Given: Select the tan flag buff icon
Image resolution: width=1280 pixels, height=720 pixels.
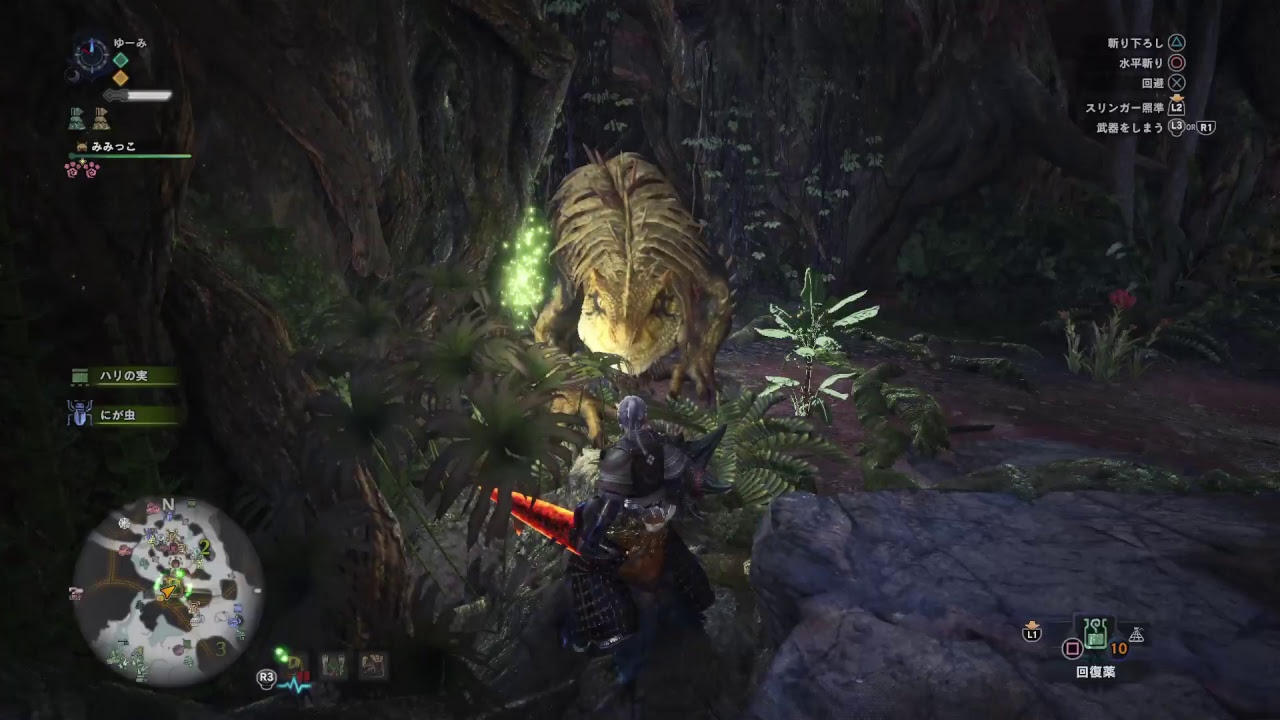Looking at the screenshot, I should (101, 118).
